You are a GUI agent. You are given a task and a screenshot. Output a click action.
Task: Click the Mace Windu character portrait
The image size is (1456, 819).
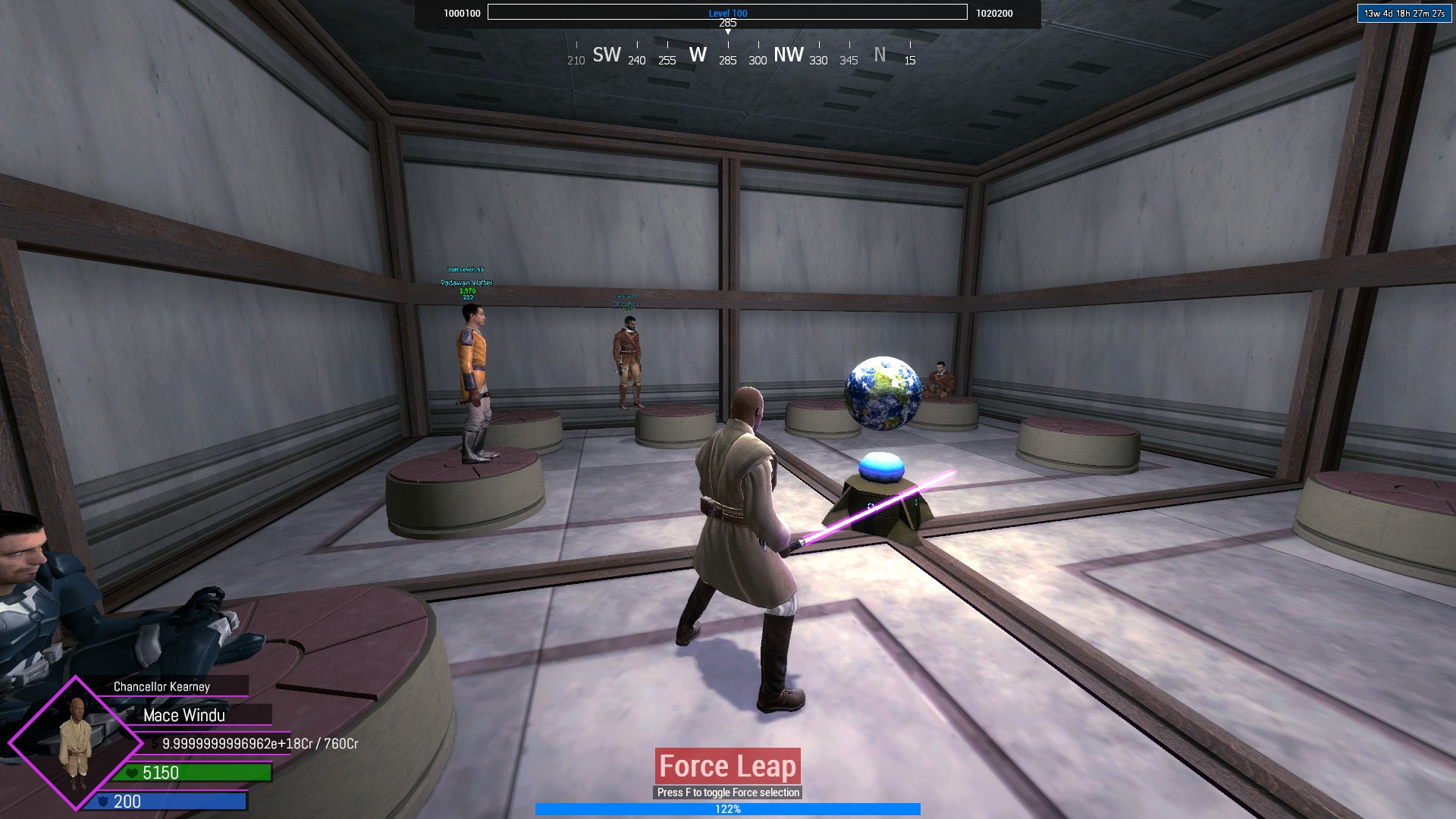click(x=76, y=742)
